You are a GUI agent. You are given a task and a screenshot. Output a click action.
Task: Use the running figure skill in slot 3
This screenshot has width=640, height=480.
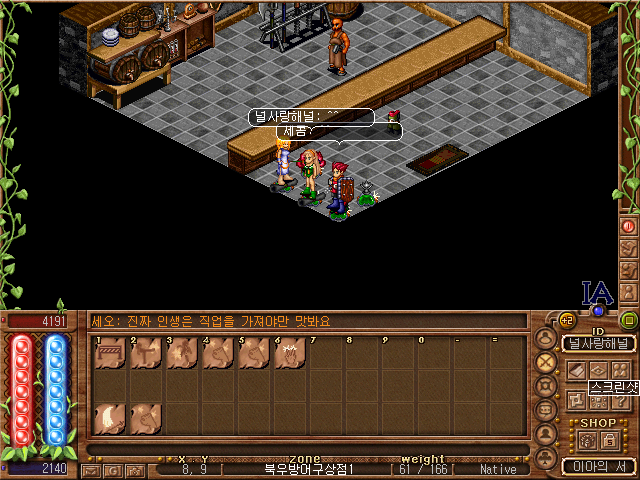point(181,354)
